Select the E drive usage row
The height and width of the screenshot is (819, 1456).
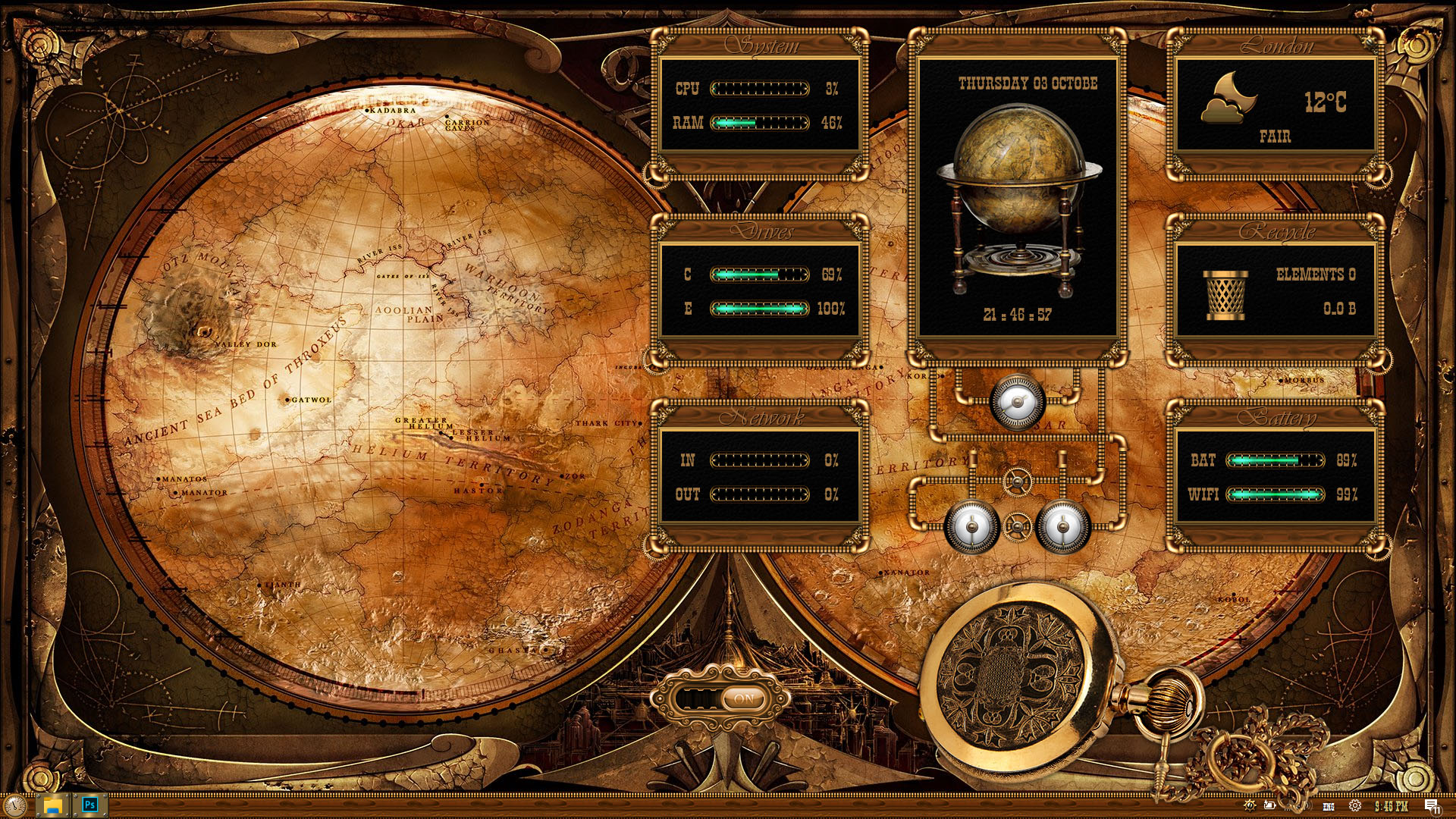click(x=758, y=309)
